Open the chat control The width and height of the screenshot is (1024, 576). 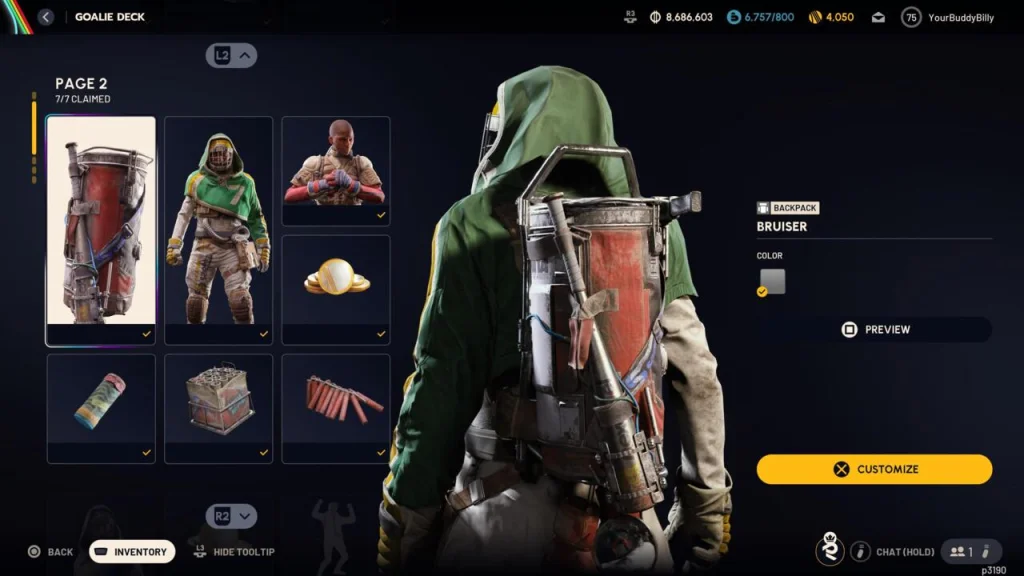coord(893,551)
